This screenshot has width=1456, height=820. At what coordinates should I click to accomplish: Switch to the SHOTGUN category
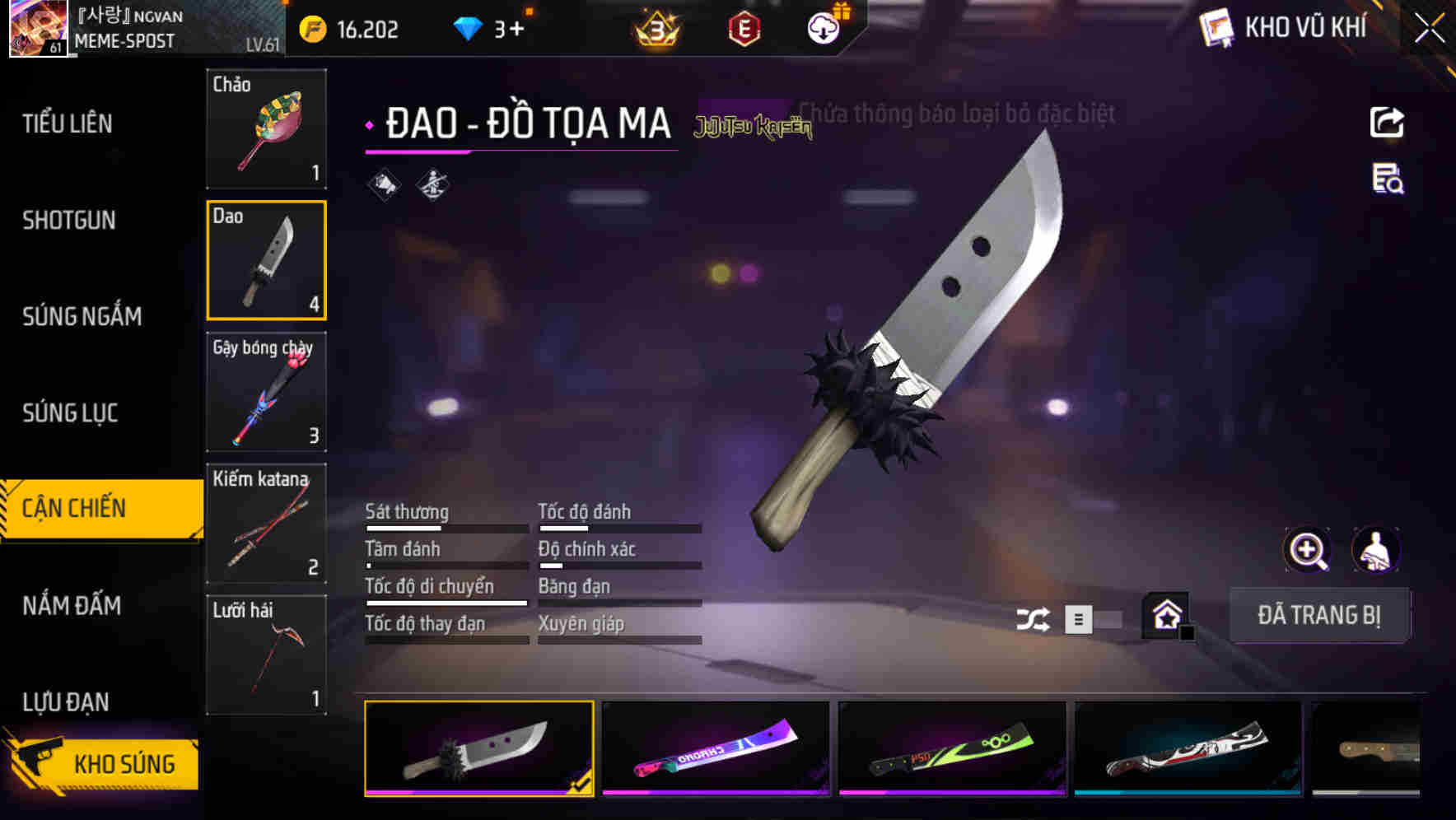(69, 220)
